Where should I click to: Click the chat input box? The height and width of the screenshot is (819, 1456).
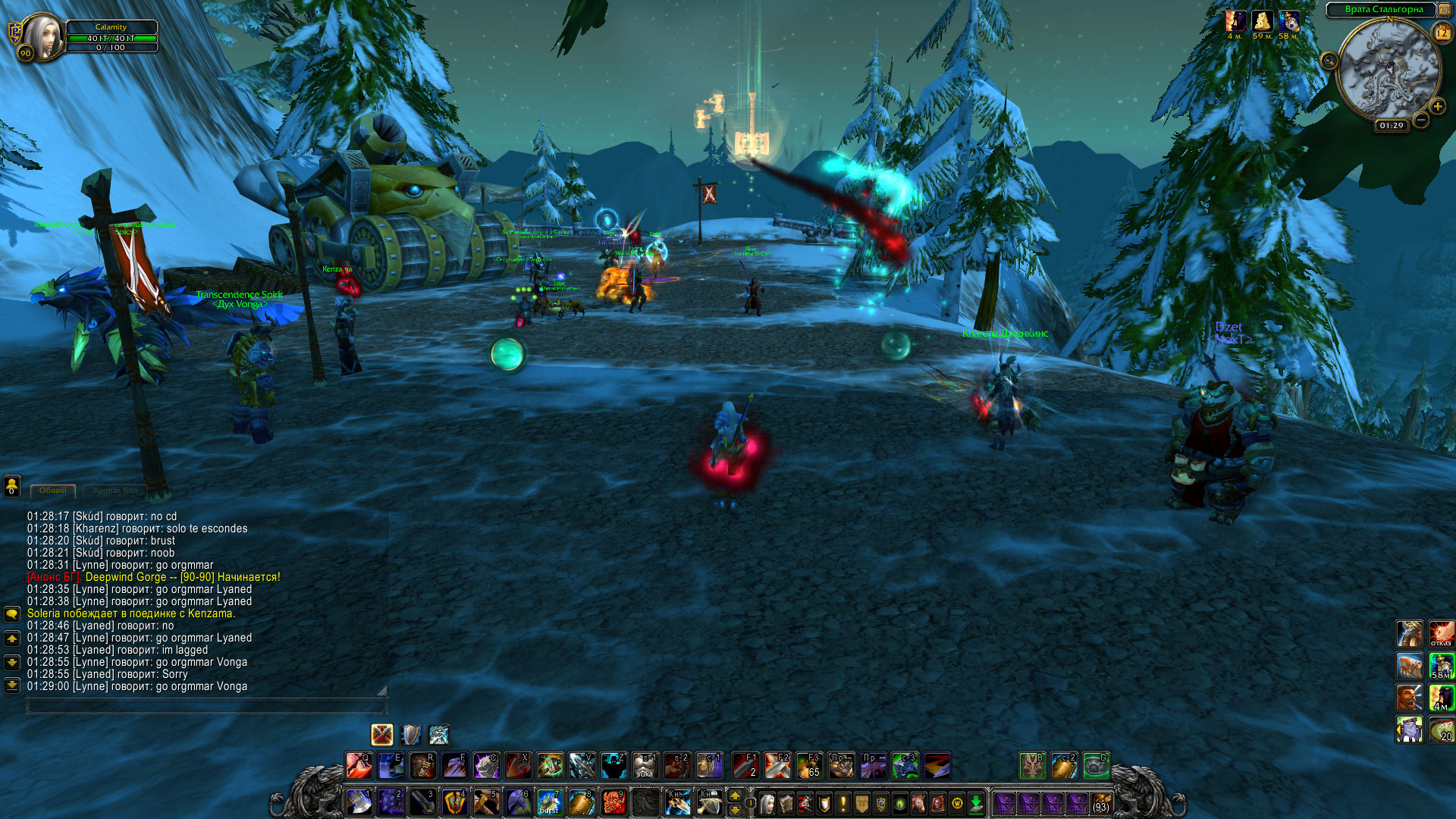[206, 707]
